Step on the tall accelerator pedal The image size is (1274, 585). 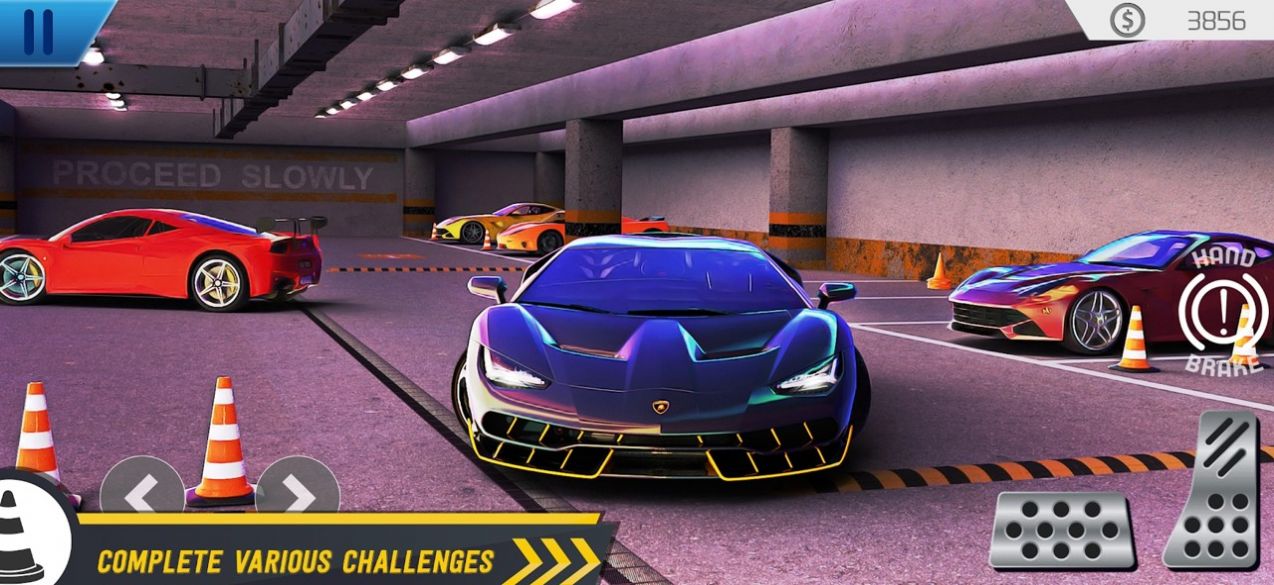[1213, 490]
